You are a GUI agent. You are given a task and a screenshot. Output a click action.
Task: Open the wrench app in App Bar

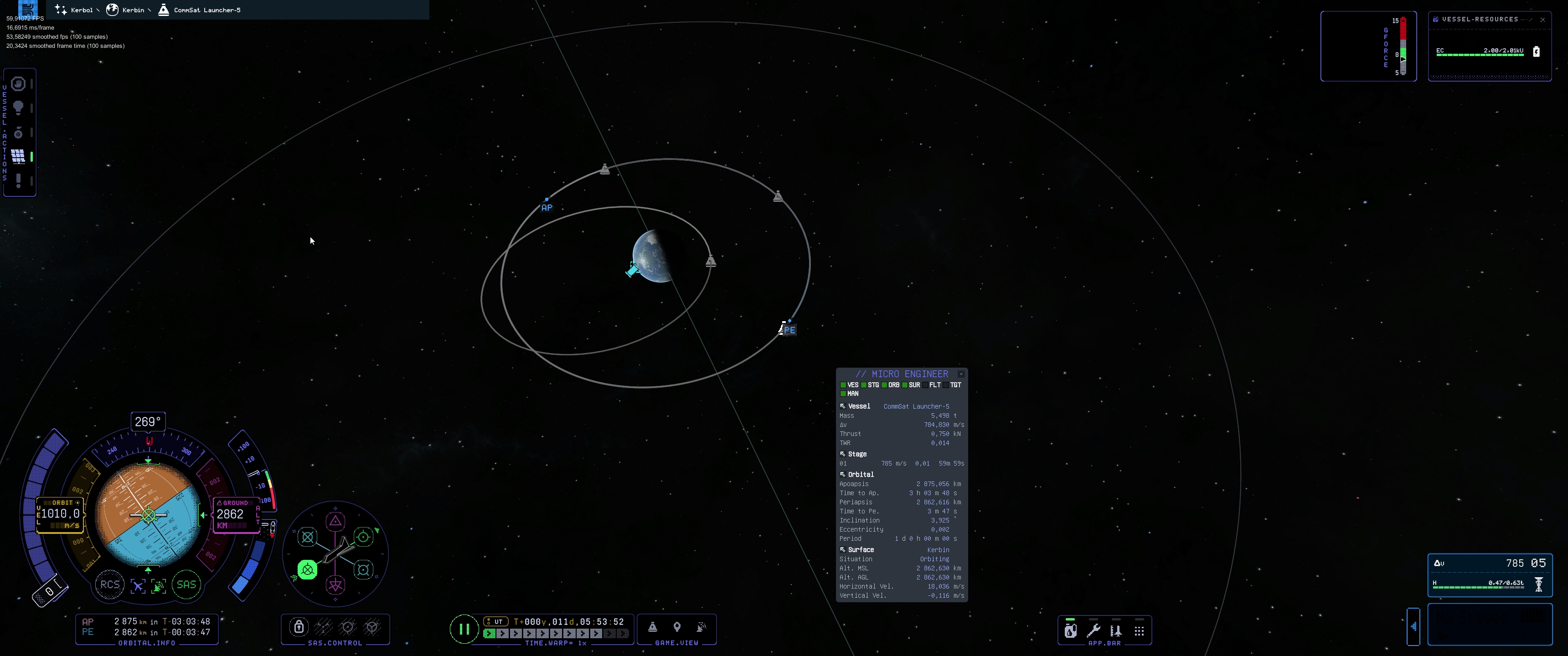click(1093, 630)
